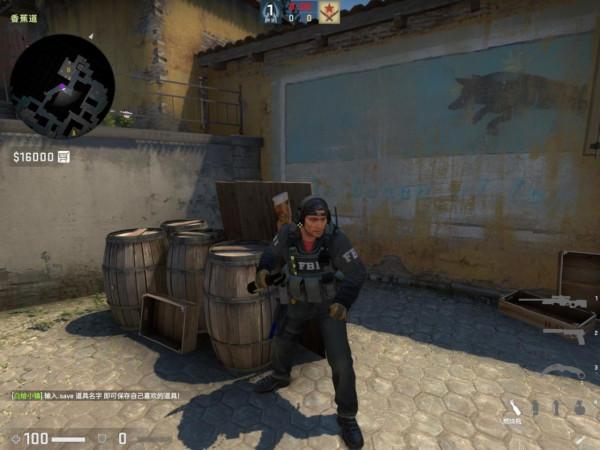Select the highlighted incendiary bottle grenade
Viewport: 600px width, 450px height.
(x=516, y=407)
